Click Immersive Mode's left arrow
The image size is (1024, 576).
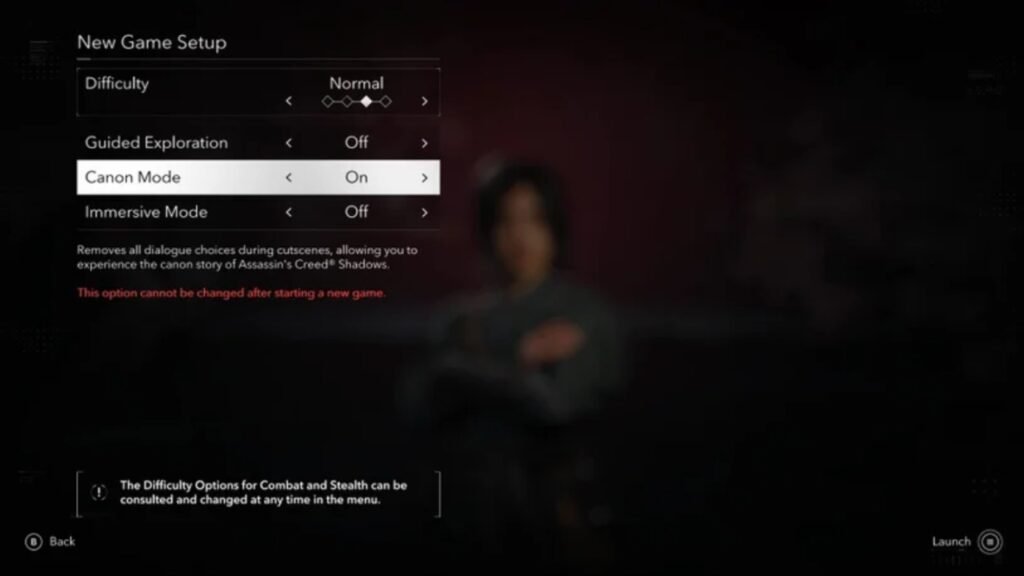tap(289, 212)
